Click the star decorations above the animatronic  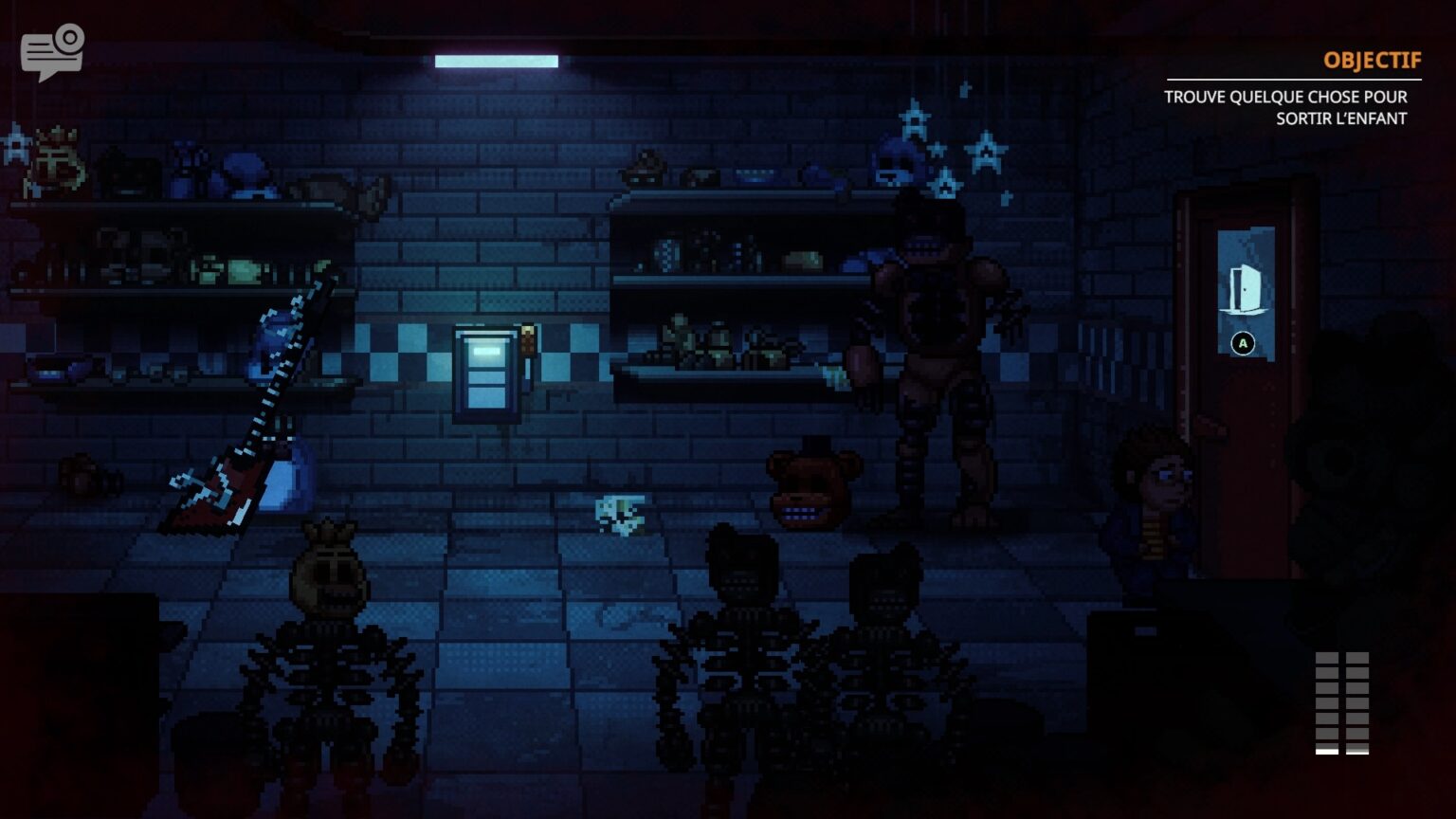tap(948, 133)
